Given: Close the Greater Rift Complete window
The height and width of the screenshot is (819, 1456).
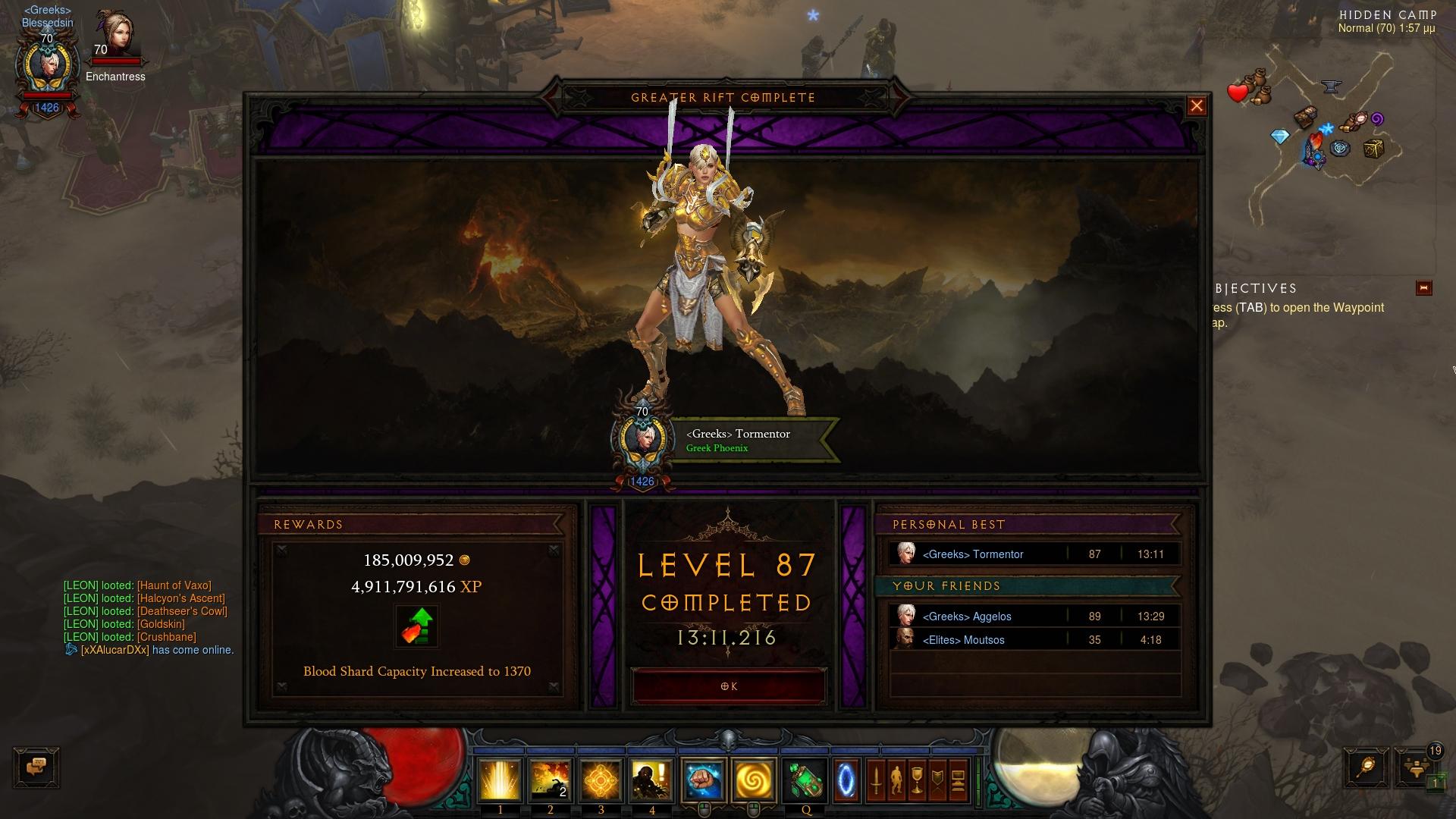Looking at the screenshot, I should pyautogui.click(x=1197, y=106).
